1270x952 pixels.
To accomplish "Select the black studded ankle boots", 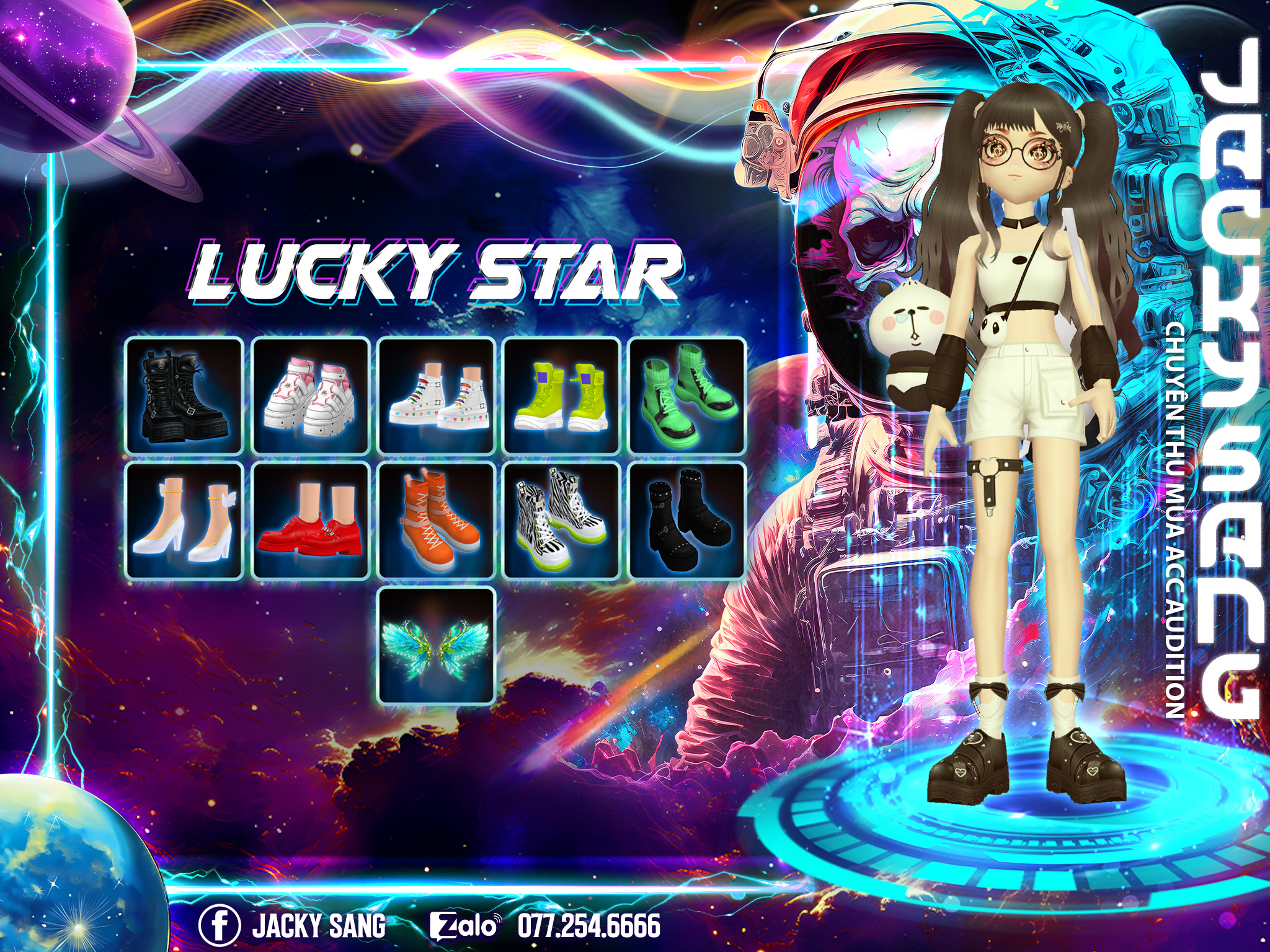I will (687, 521).
